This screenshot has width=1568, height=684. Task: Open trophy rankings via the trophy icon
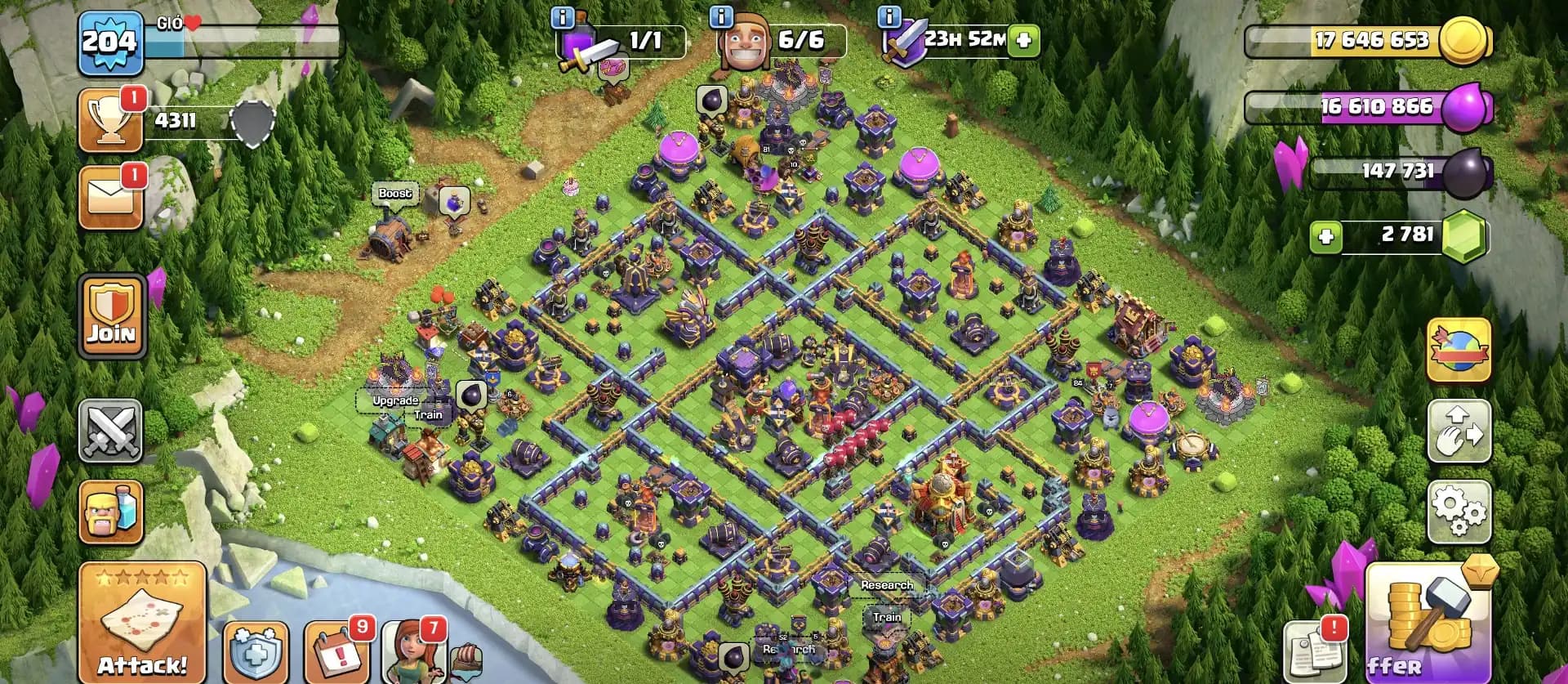pos(112,118)
